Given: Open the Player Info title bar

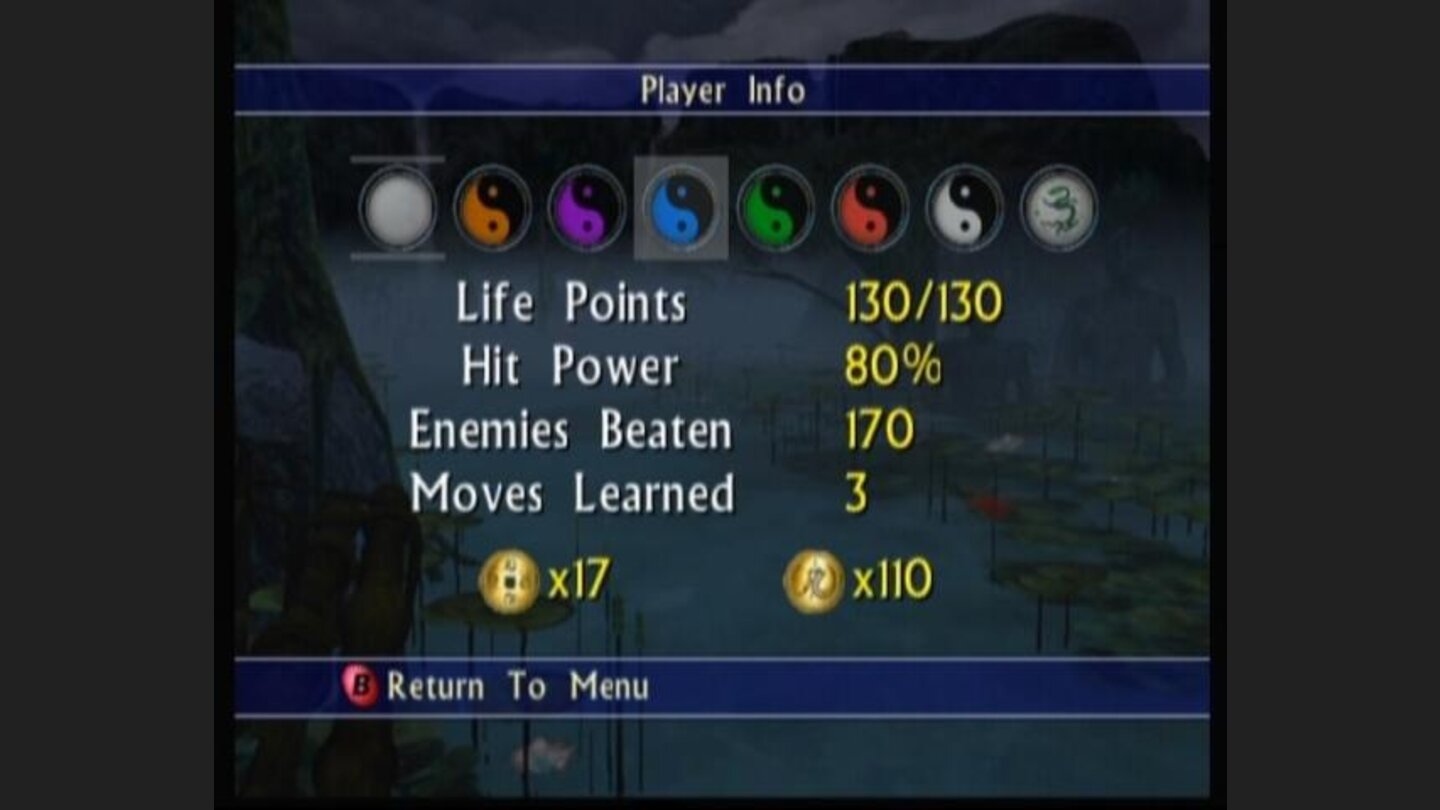Looking at the screenshot, I should 718,90.
